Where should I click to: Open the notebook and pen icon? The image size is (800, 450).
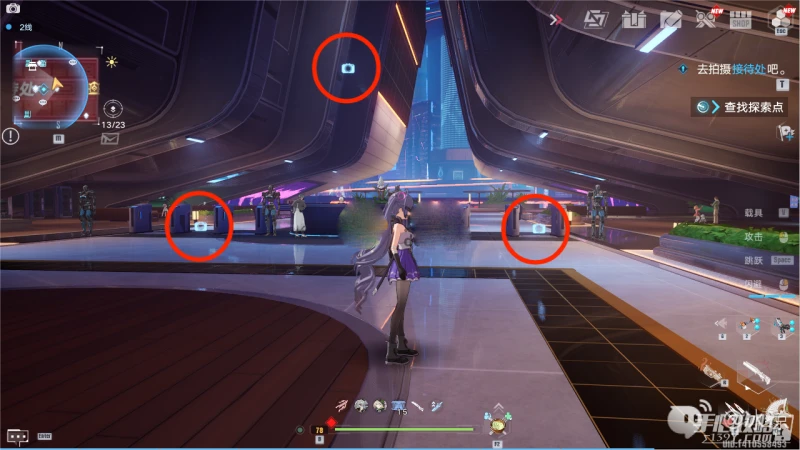pos(670,19)
